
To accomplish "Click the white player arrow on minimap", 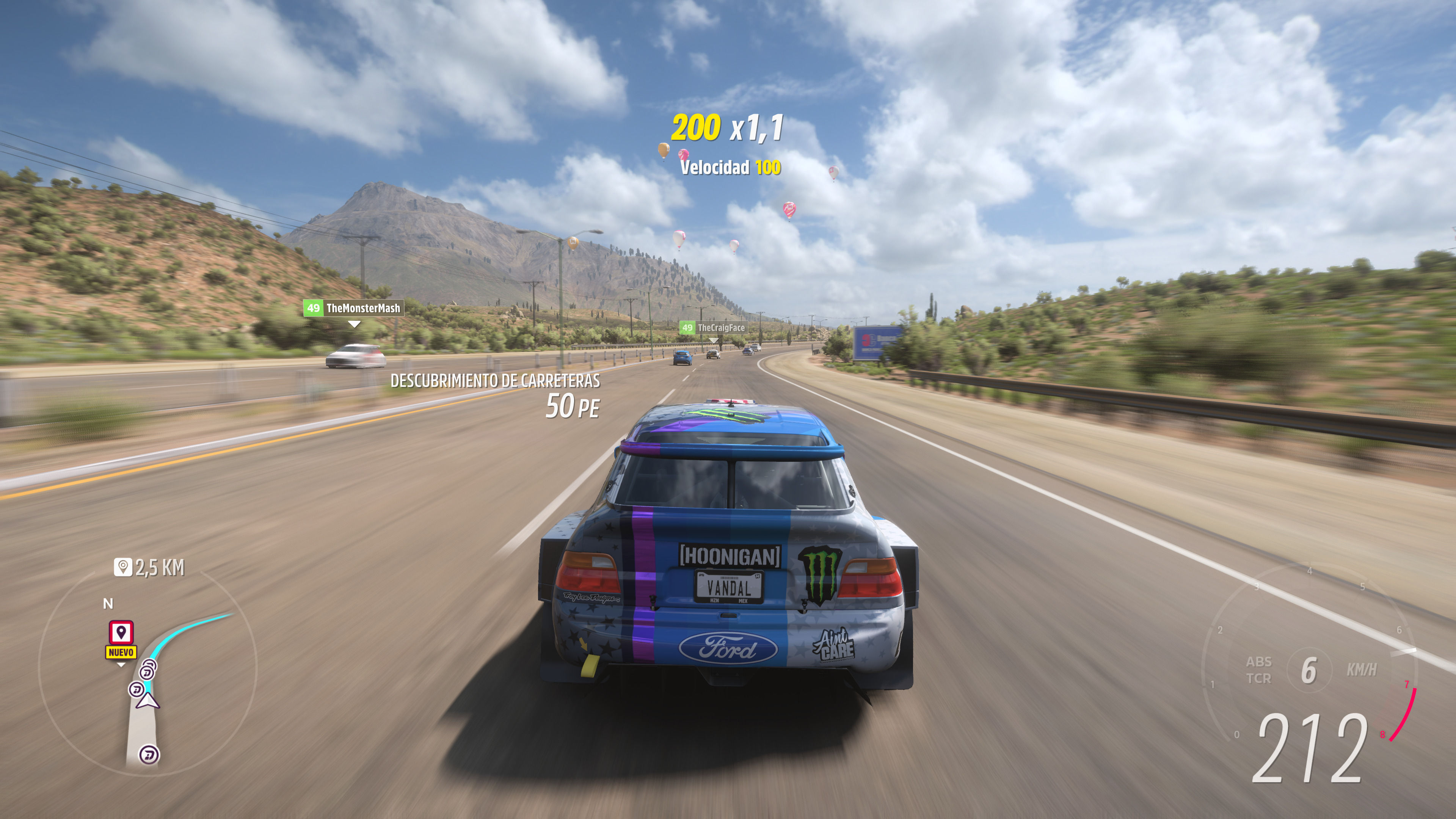I will 148,701.
